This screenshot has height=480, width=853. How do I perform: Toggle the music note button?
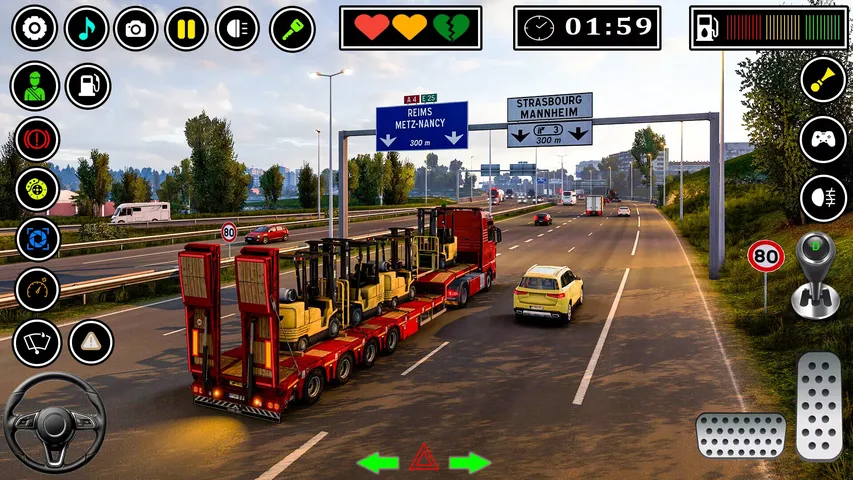point(86,28)
